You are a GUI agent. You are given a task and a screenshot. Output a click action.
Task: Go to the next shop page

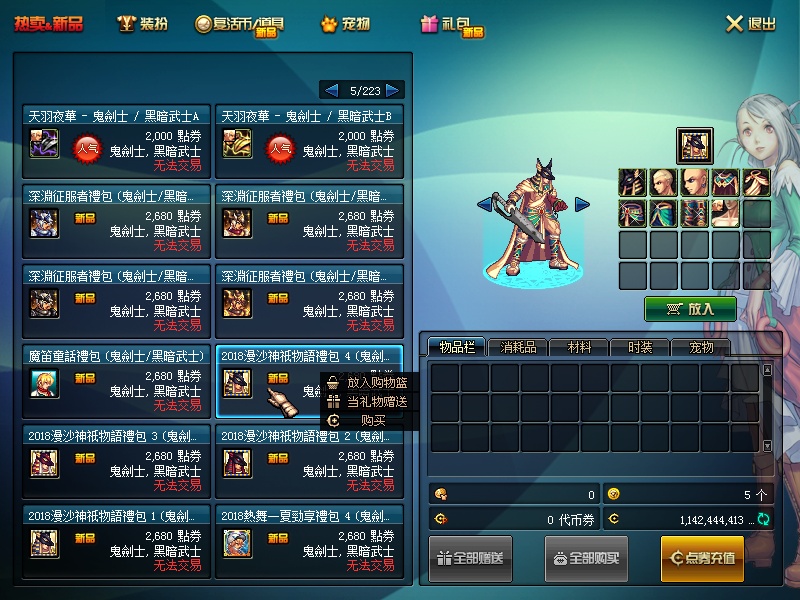click(393, 90)
